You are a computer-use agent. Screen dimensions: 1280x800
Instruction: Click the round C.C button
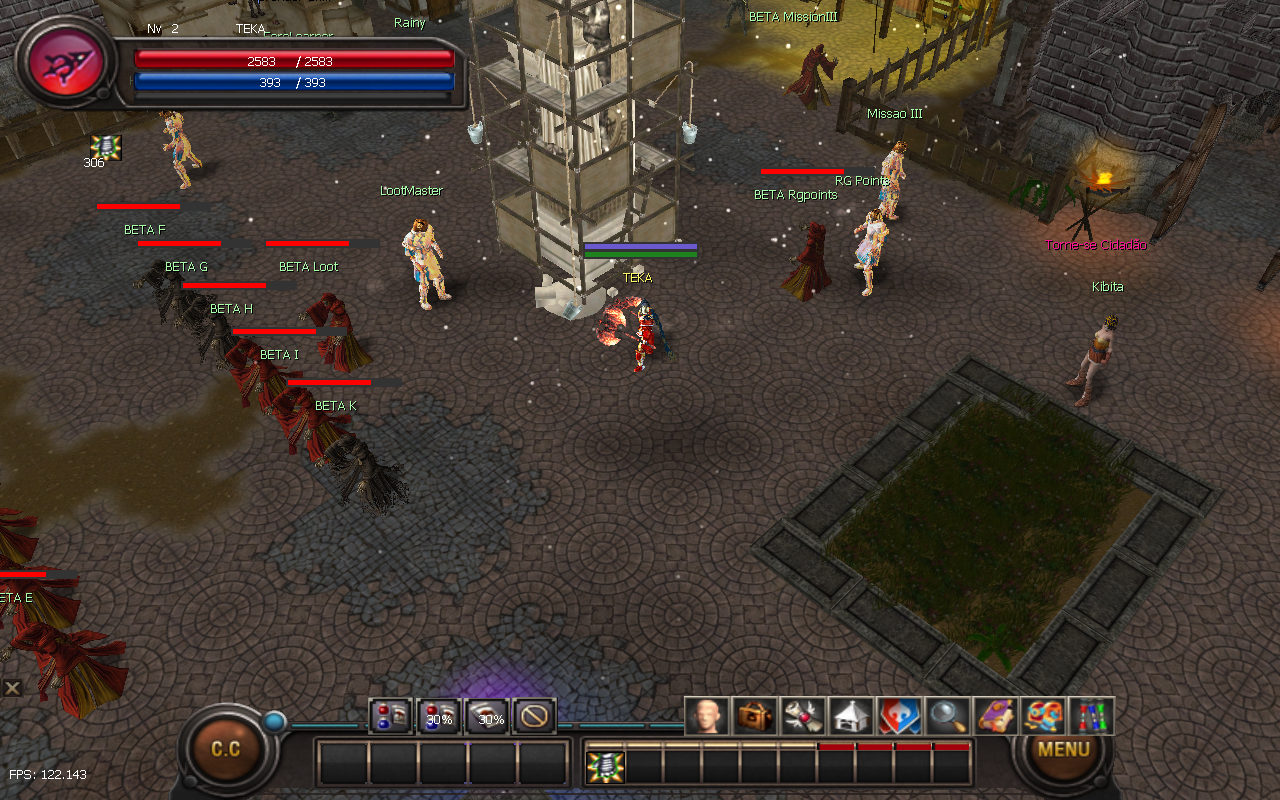(x=226, y=749)
